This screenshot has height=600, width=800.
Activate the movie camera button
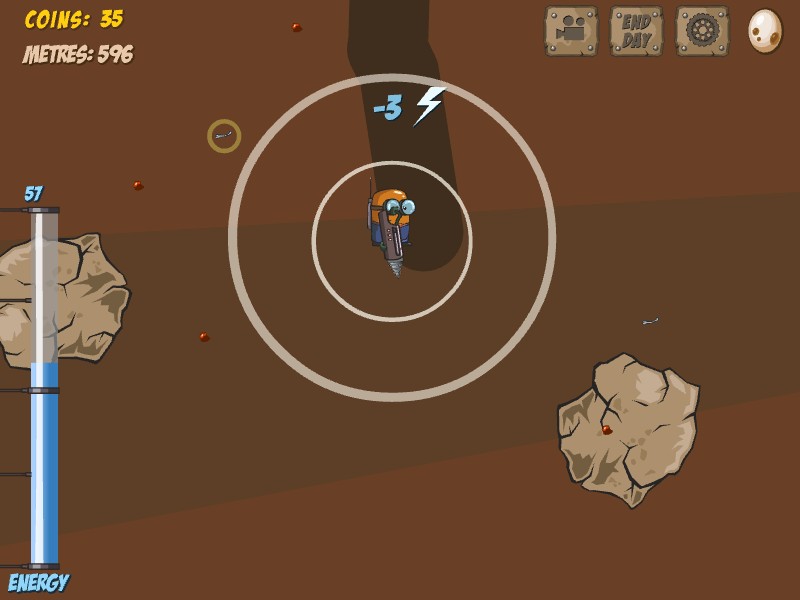(571, 31)
